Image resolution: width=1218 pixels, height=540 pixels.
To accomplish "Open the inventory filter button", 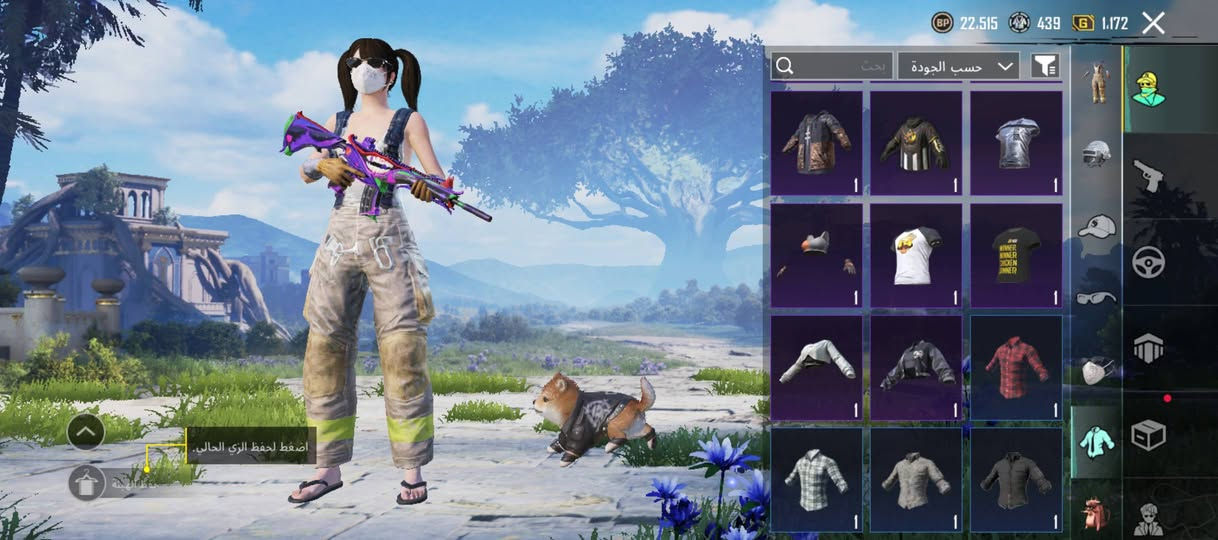I will (1044, 66).
